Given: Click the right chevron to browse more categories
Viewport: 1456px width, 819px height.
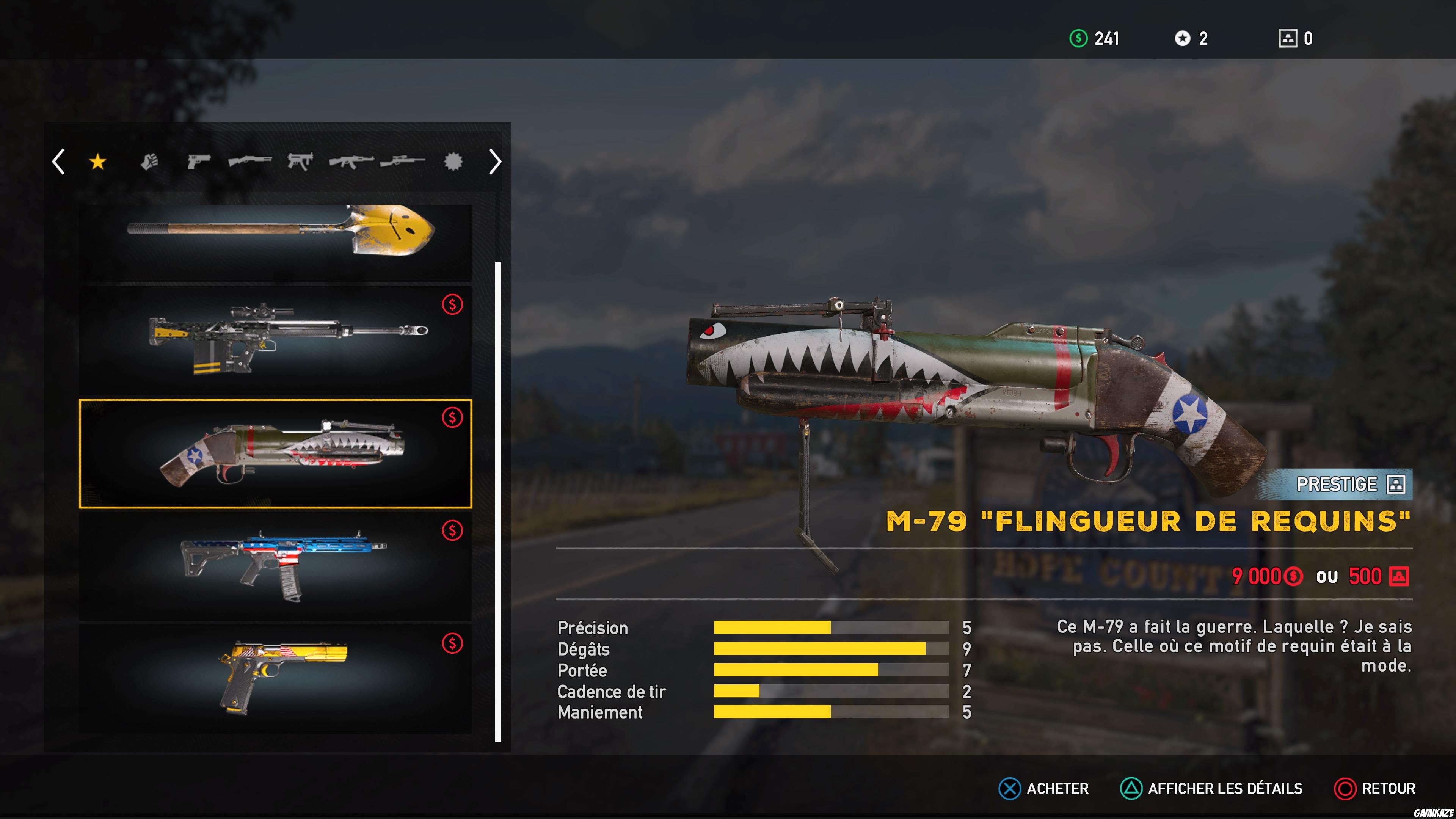Looking at the screenshot, I should click(495, 162).
